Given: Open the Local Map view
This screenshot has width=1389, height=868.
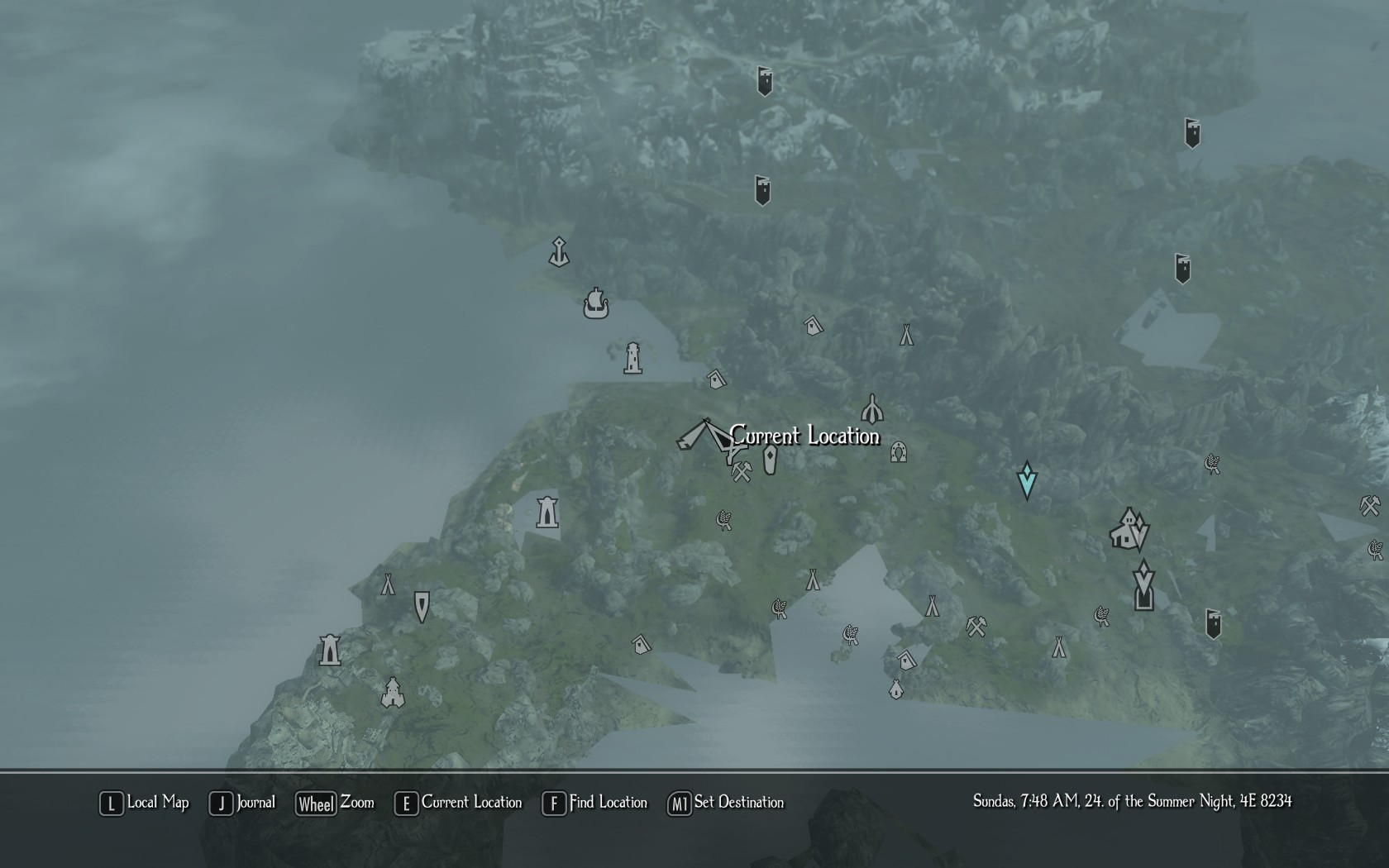Looking at the screenshot, I should click(x=145, y=803).
